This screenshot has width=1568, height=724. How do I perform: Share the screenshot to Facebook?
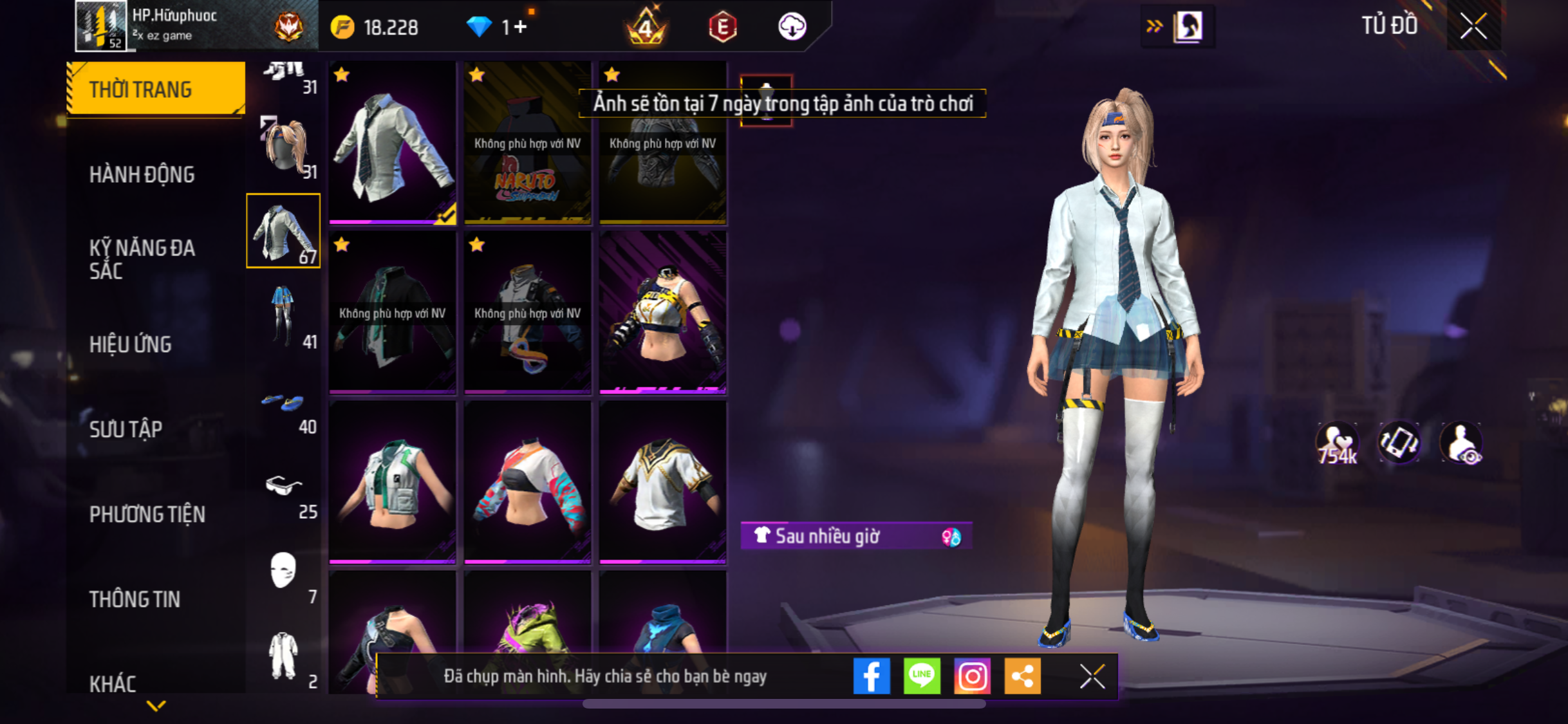(871, 676)
